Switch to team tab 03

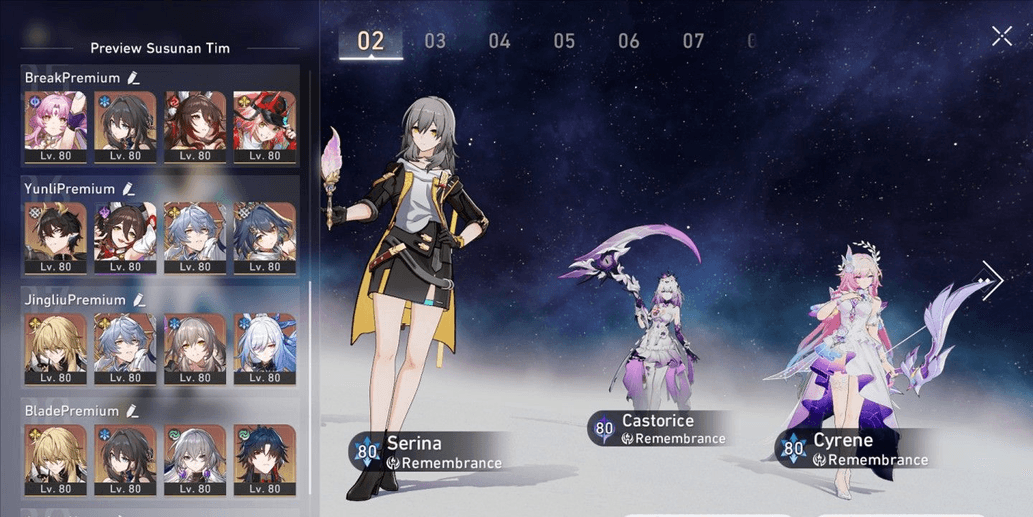point(435,41)
